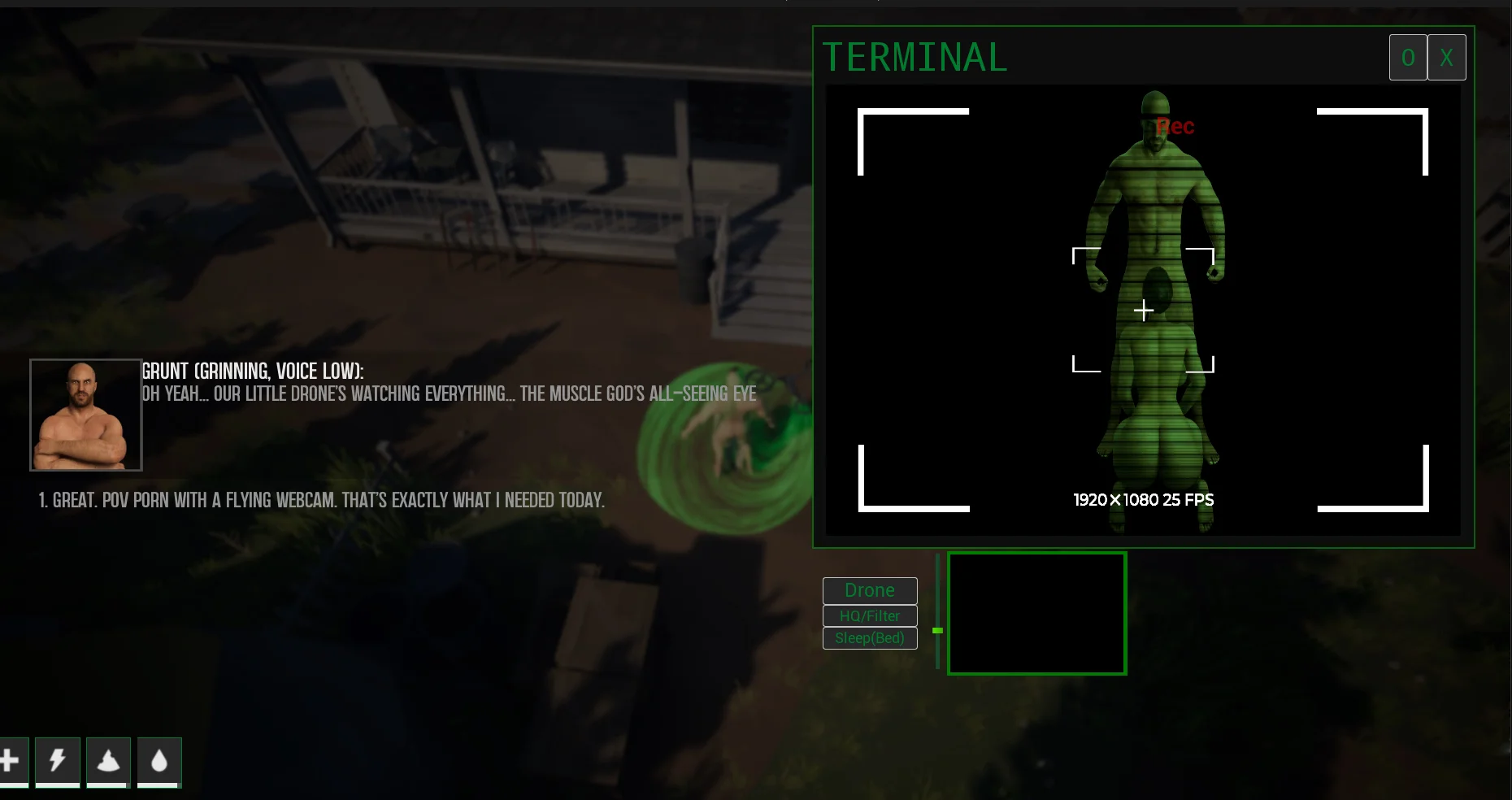Select the Drone button

click(x=870, y=590)
